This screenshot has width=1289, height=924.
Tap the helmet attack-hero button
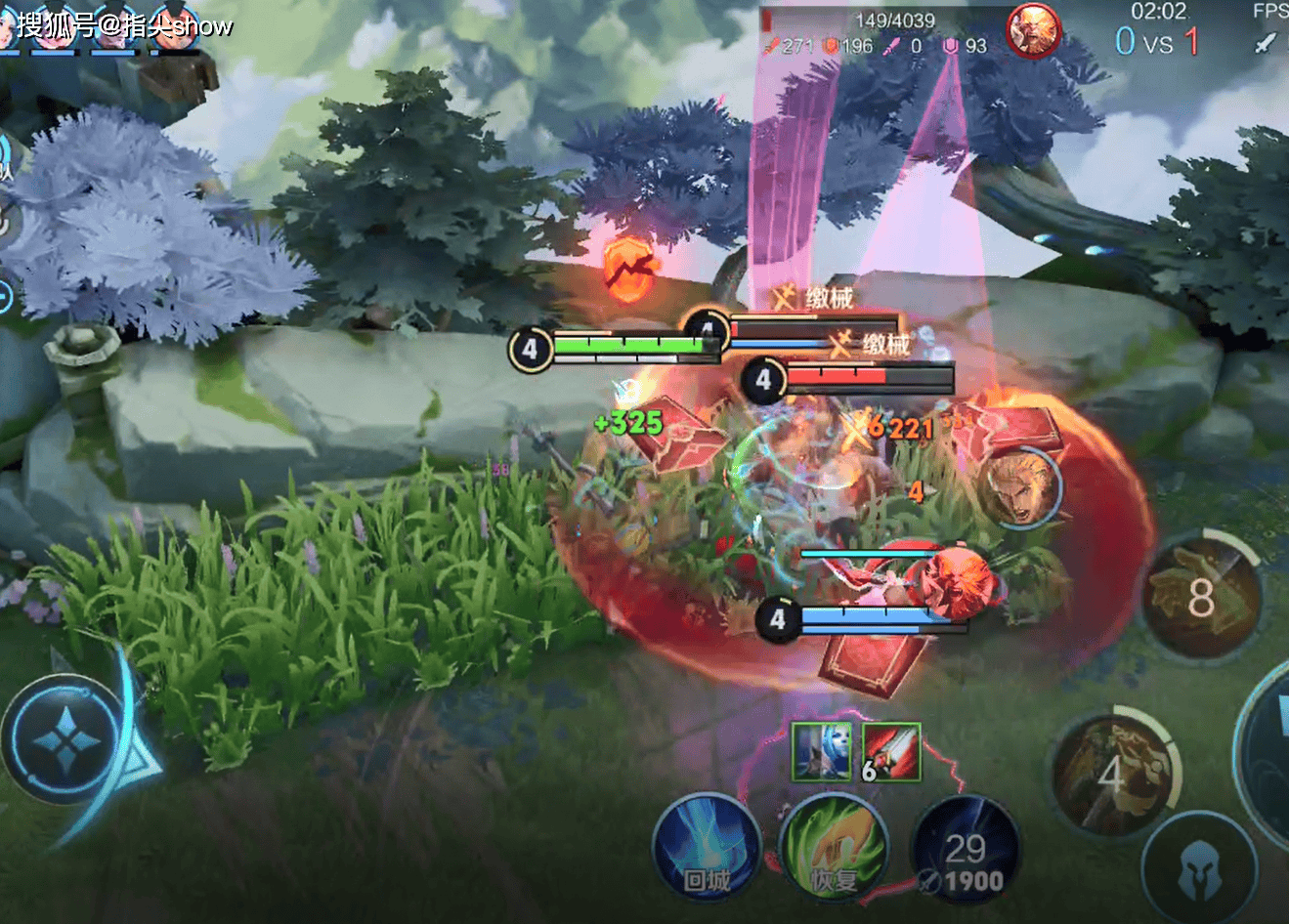click(1198, 868)
